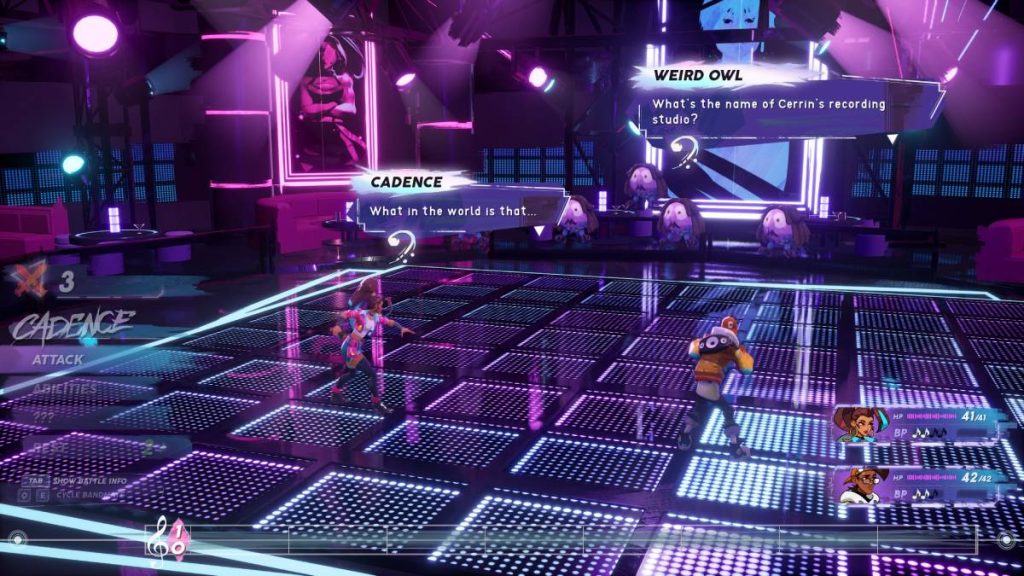Open the ABILITIES battle menu
This screenshot has height=576, width=1024.
[x=65, y=388]
